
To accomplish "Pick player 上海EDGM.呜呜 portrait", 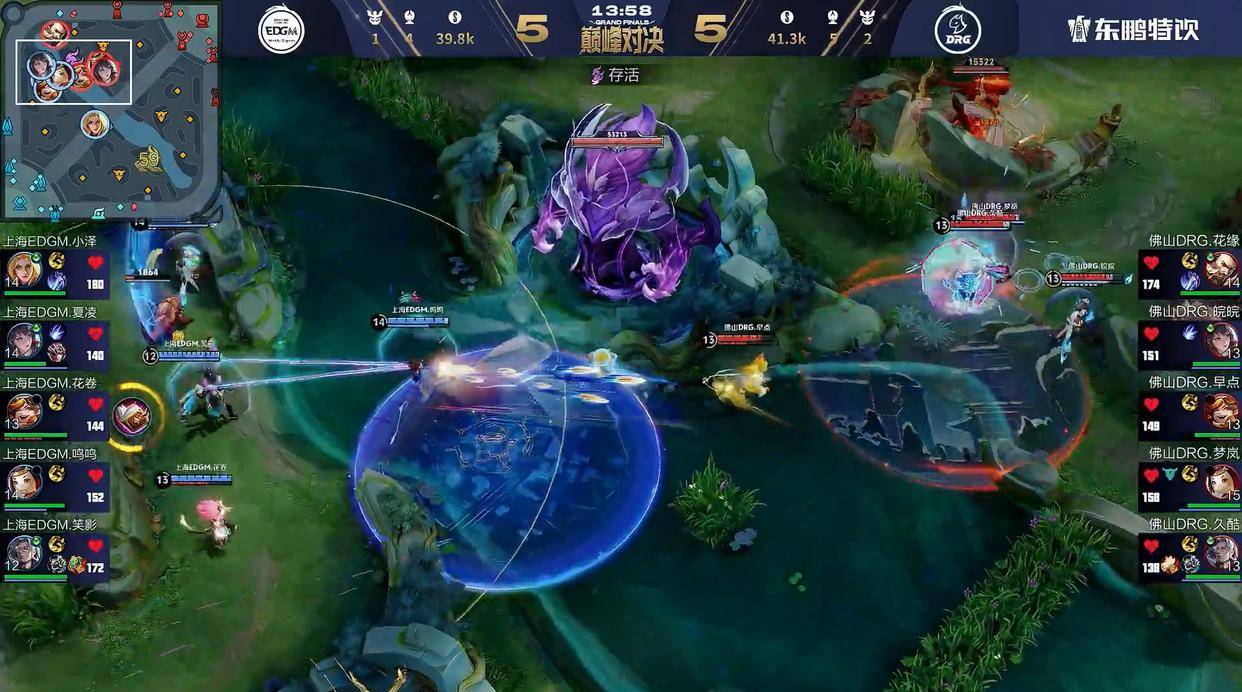I will coord(24,482).
